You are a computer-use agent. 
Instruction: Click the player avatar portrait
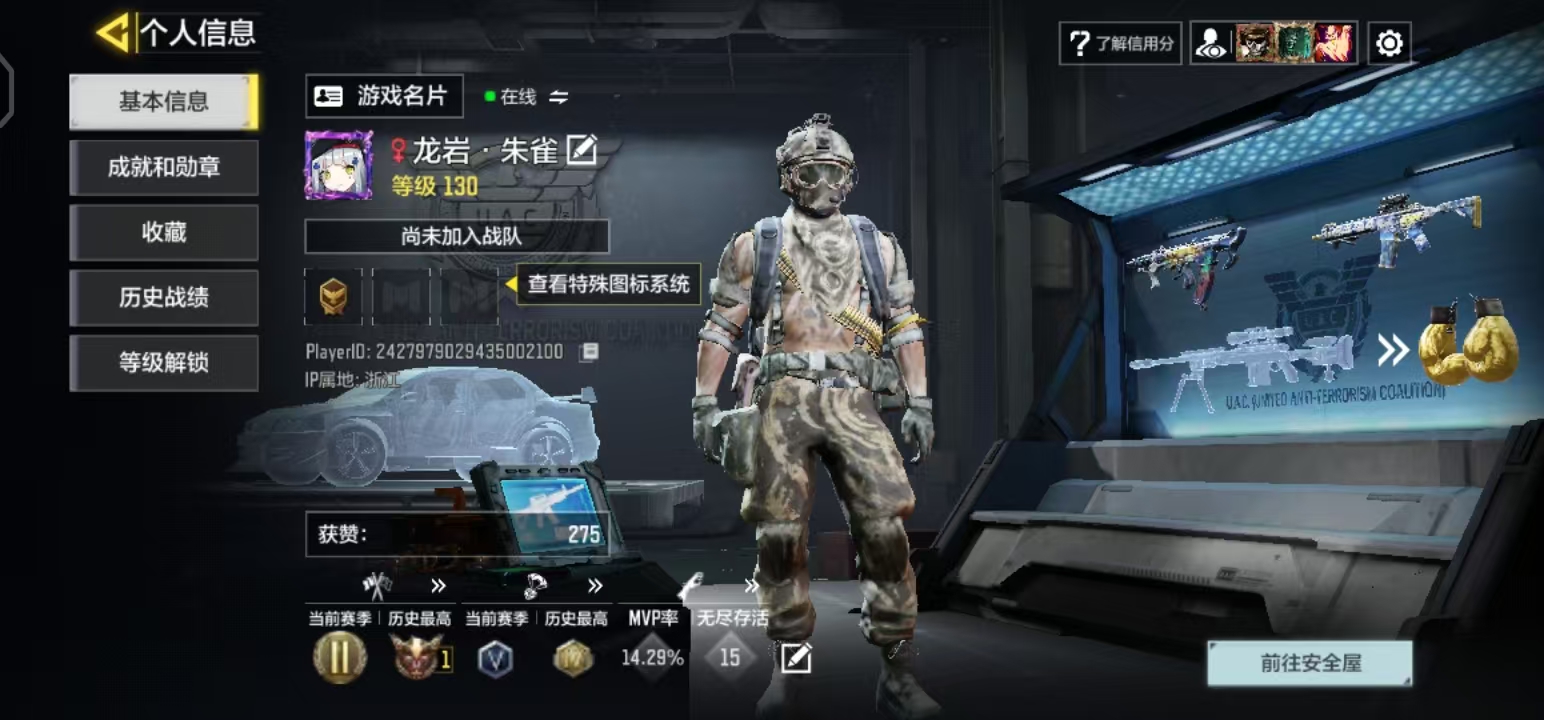tap(338, 165)
